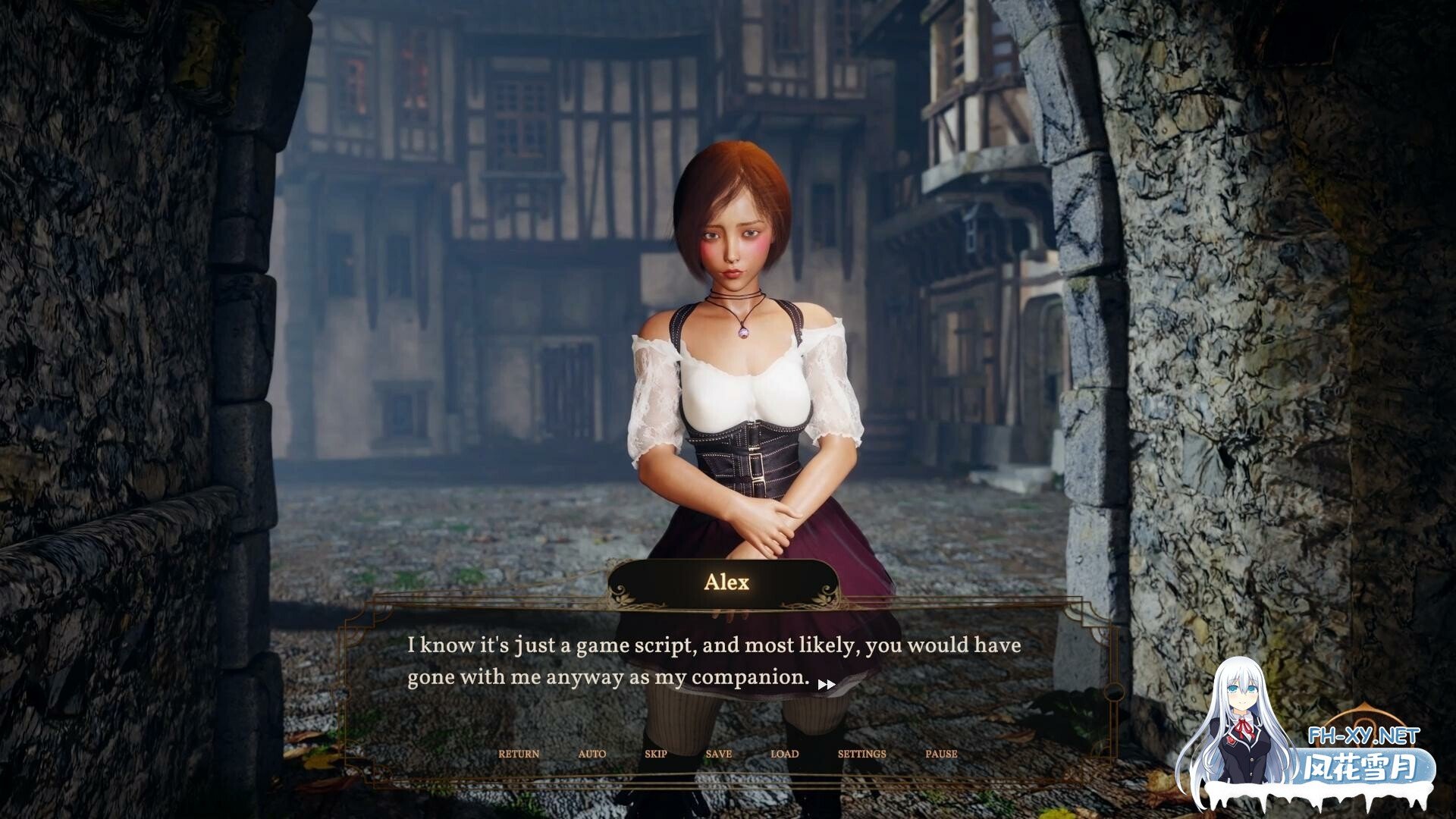Open the SETTINGS menu
This screenshot has height=819, width=1456.
[x=861, y=754]
